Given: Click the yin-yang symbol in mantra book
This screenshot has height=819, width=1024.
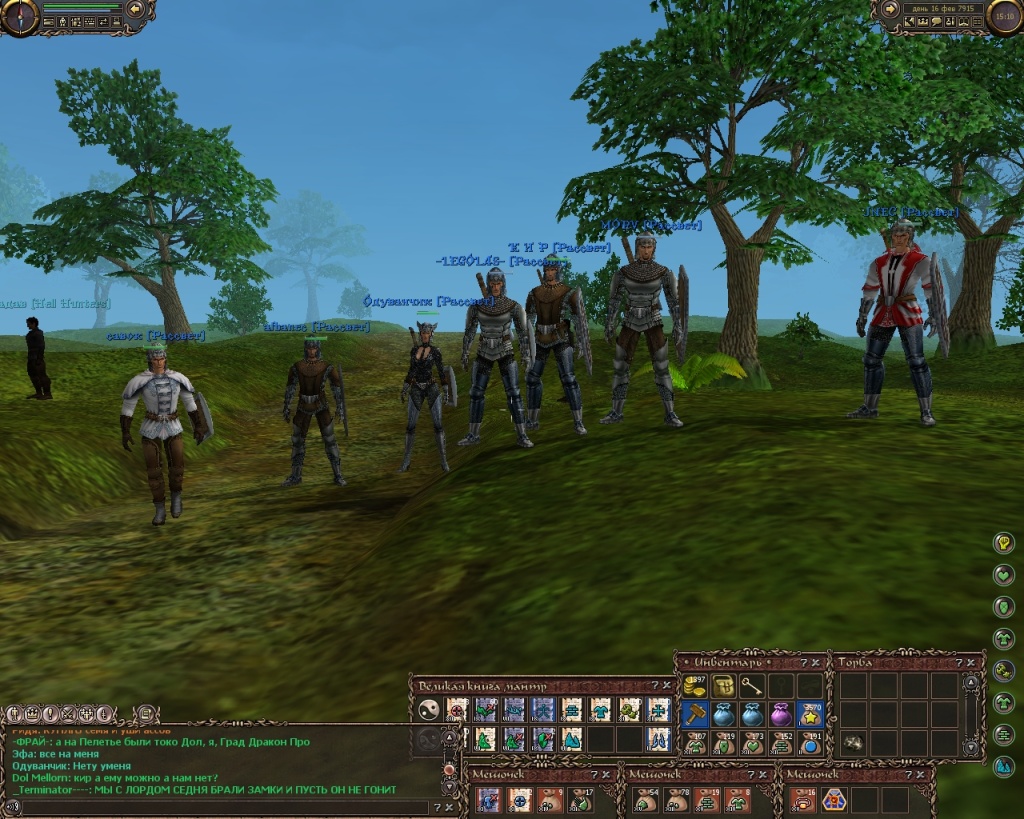Looking at the screenshot, I should point(429,710).
